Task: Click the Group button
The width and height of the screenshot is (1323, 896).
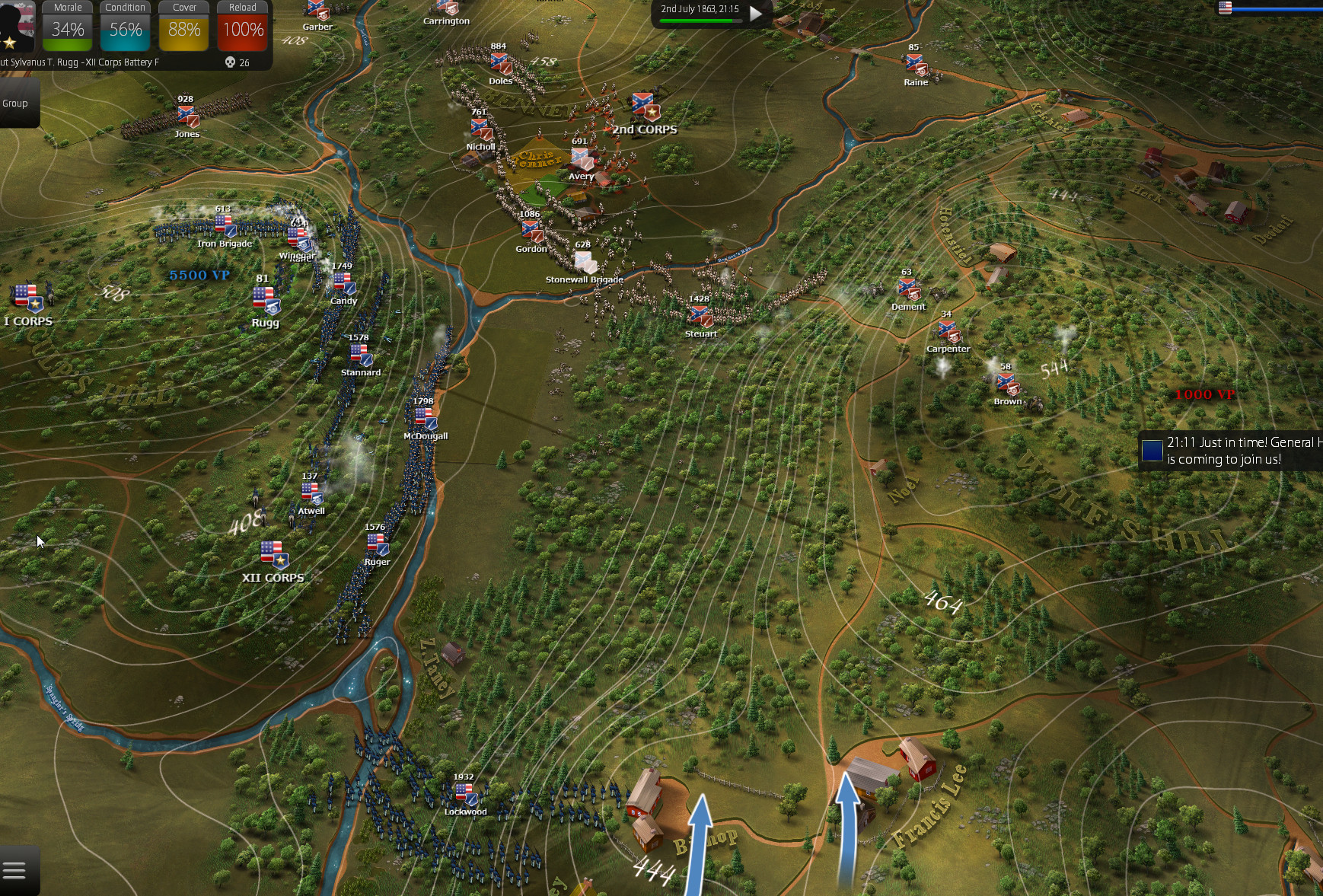Action: (15, 104)
